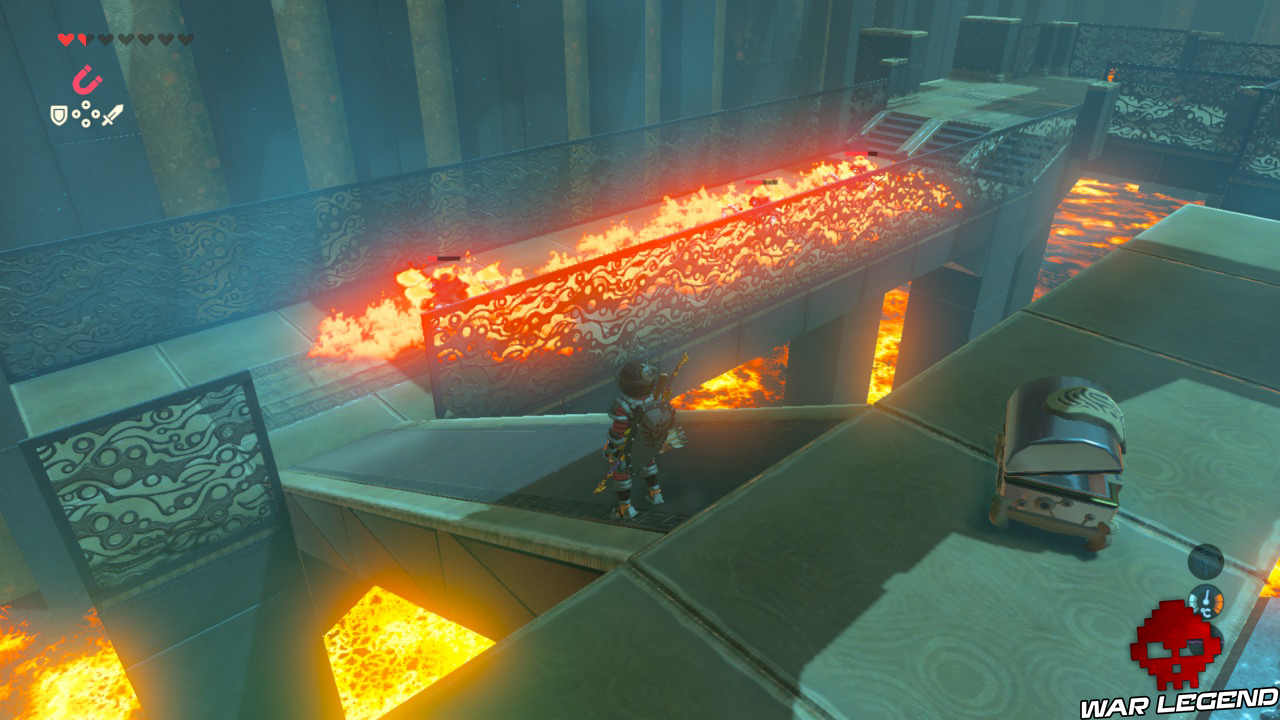Click the half-filled second heart
Image resolution: width=1280 pixels, height=720 pixels.
coord(84,37)
